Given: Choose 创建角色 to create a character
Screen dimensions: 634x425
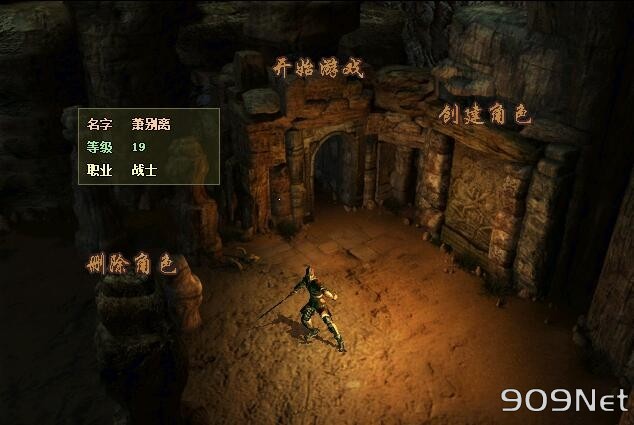Looking at the screenshot, I should 484,114.
